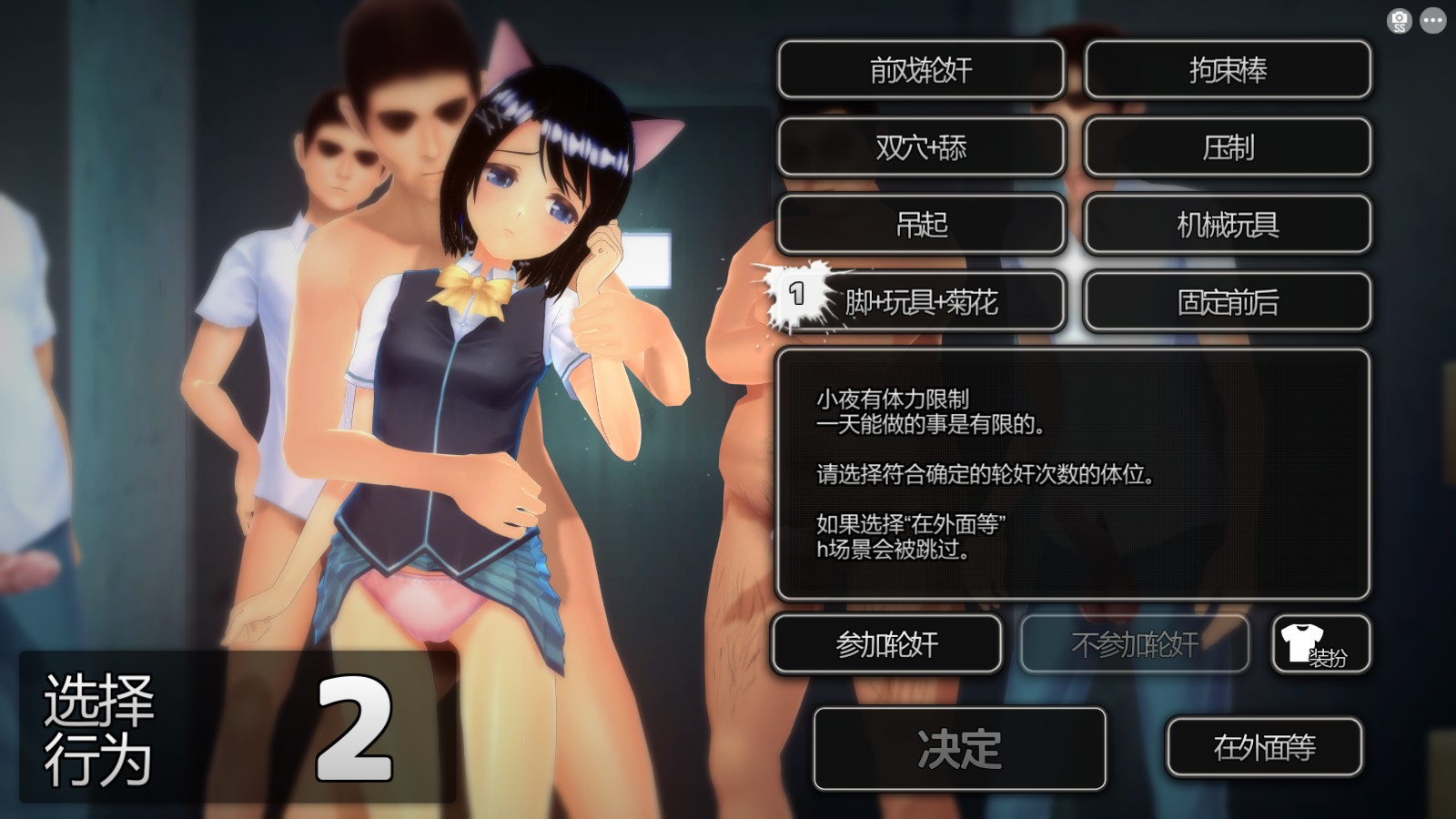Click the disabled 不参加轮奸 button
Image resolution: width=1456 pixels, height=819 pixels.
coord(1132,644)
